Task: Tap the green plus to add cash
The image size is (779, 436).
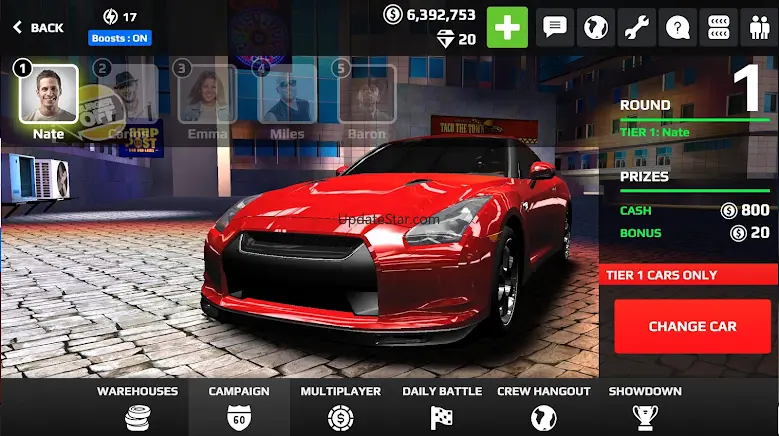Action: (x=507, y=27)
